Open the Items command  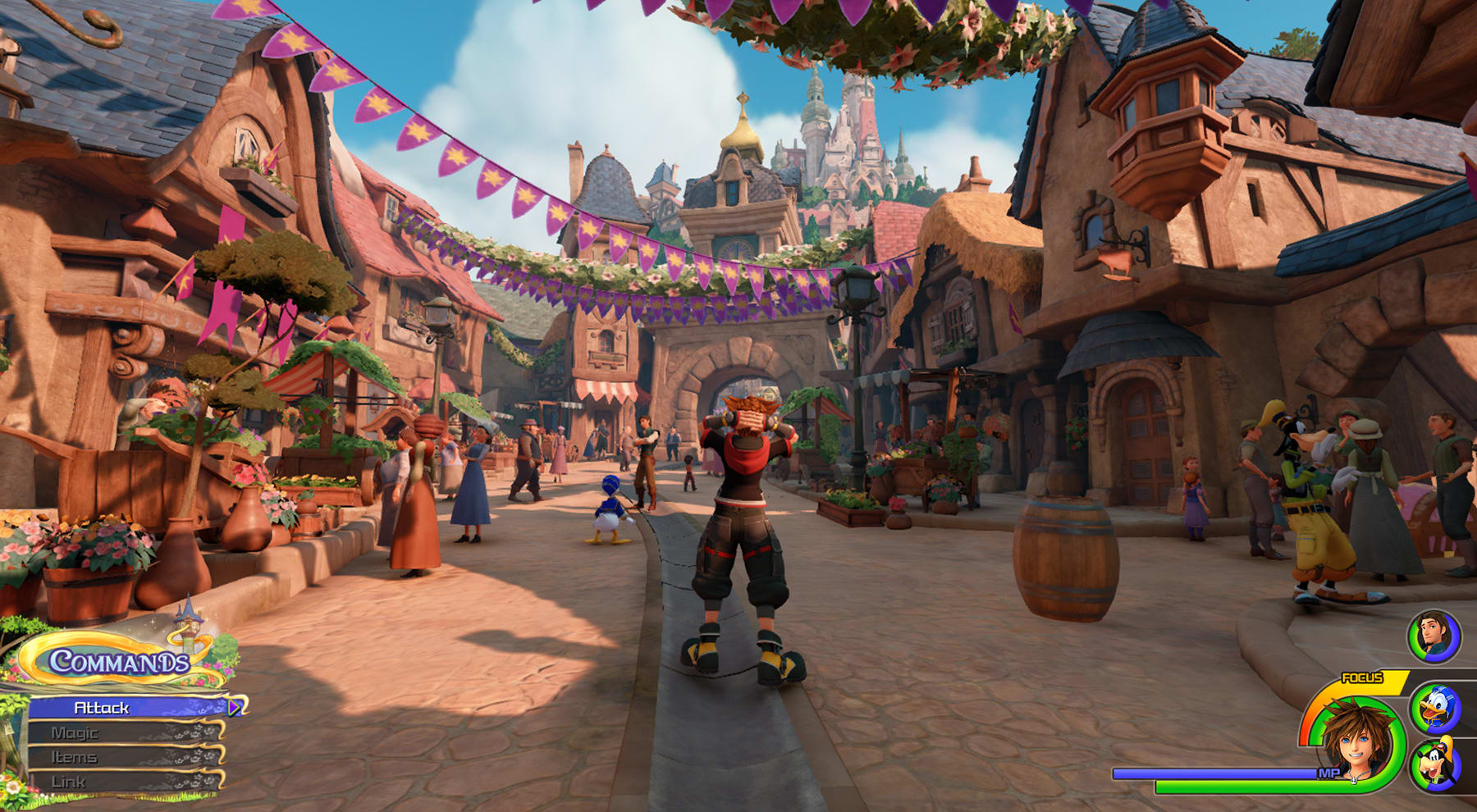click(123, 757)
